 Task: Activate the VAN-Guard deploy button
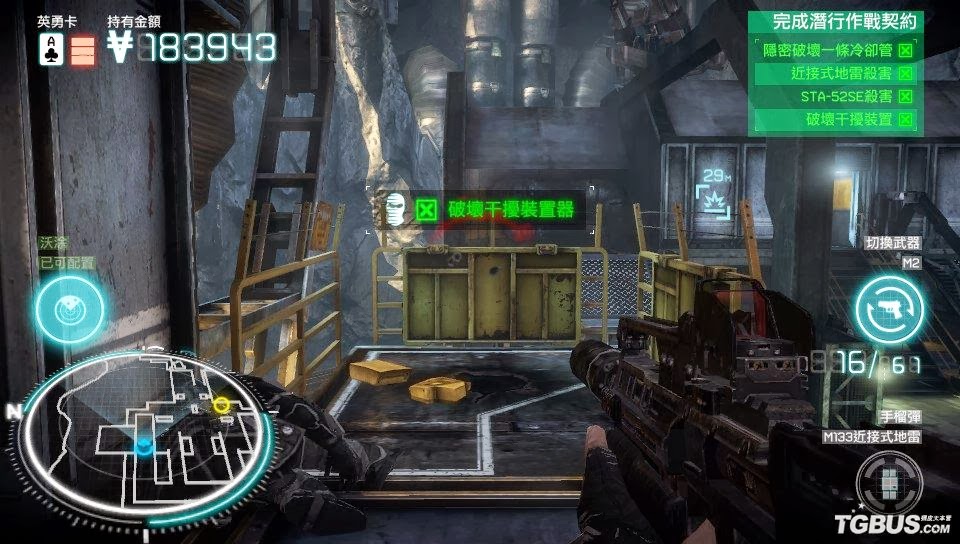click(69, 309)
